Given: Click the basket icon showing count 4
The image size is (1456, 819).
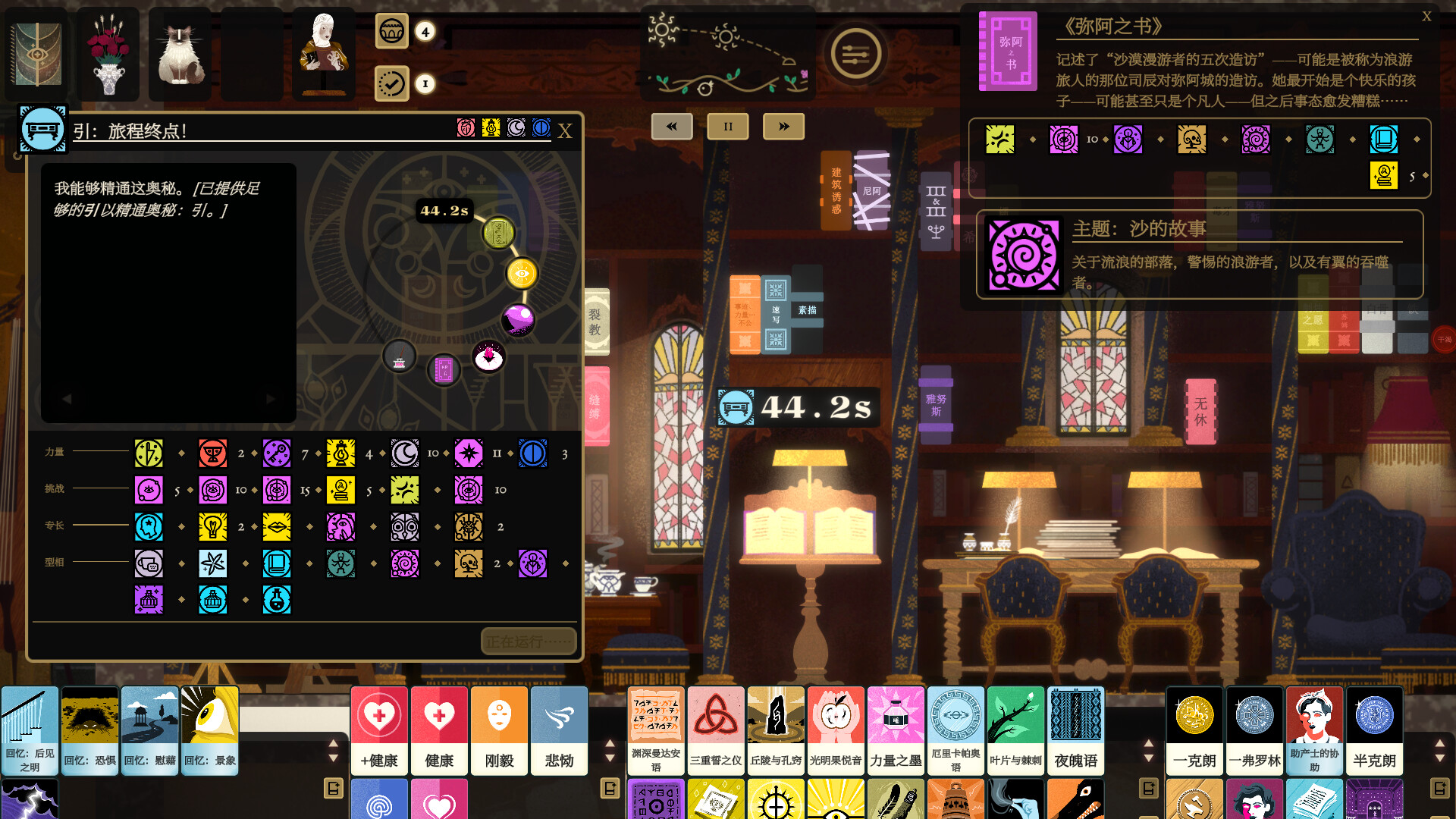Looking at the screenshot, I should click(392, 32).
